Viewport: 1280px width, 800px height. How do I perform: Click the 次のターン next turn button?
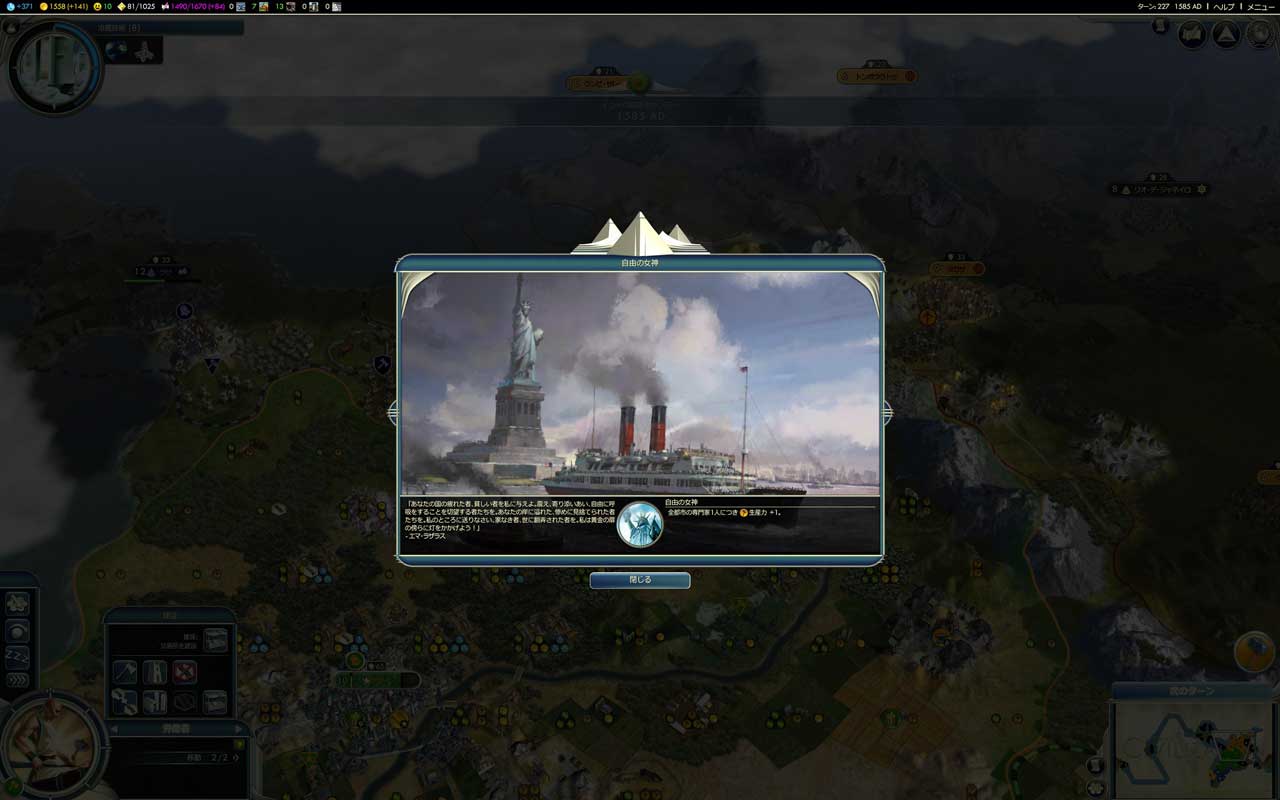1194,691
